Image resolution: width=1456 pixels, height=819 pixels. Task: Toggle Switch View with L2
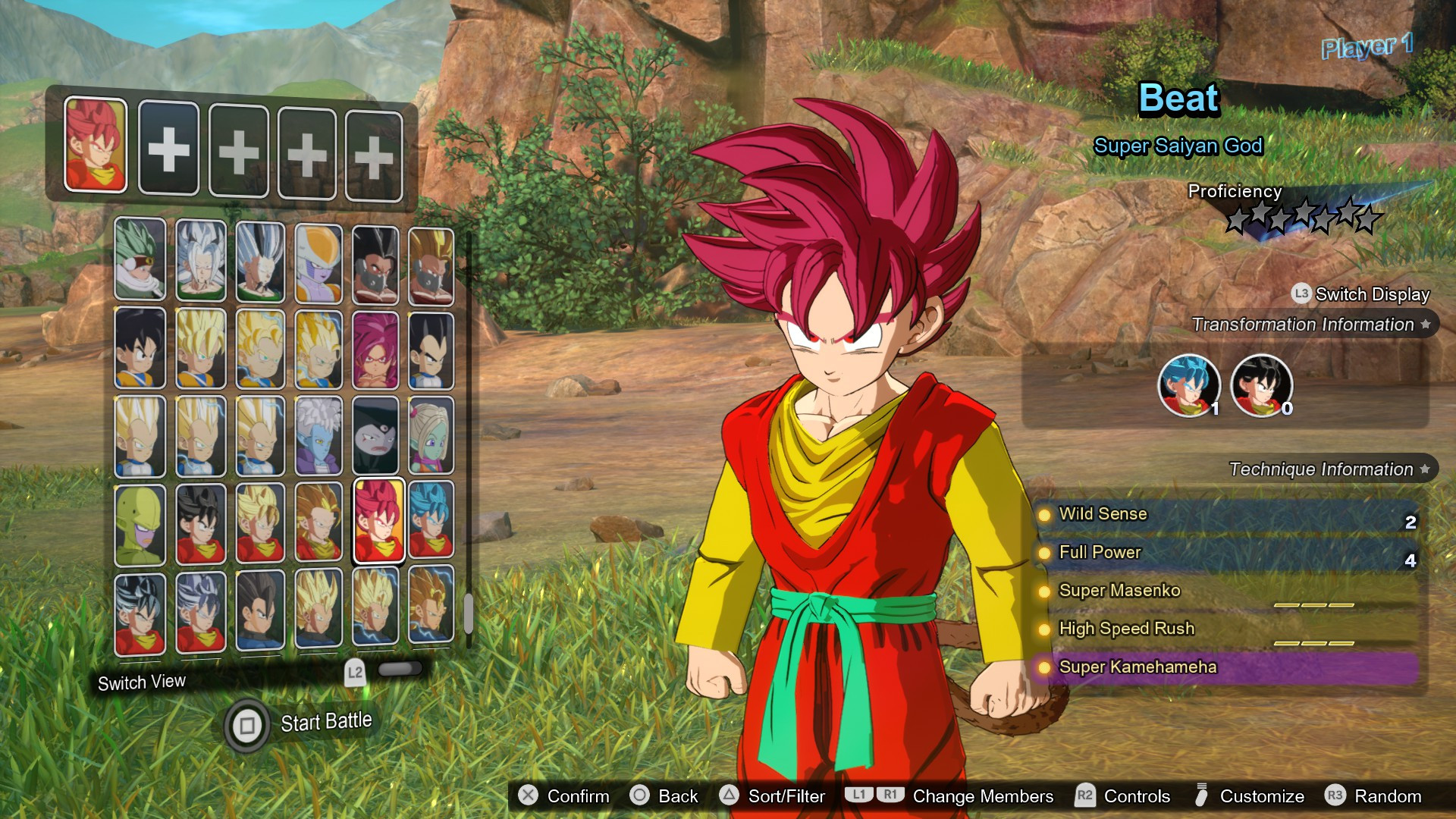(x=354, y=671)
